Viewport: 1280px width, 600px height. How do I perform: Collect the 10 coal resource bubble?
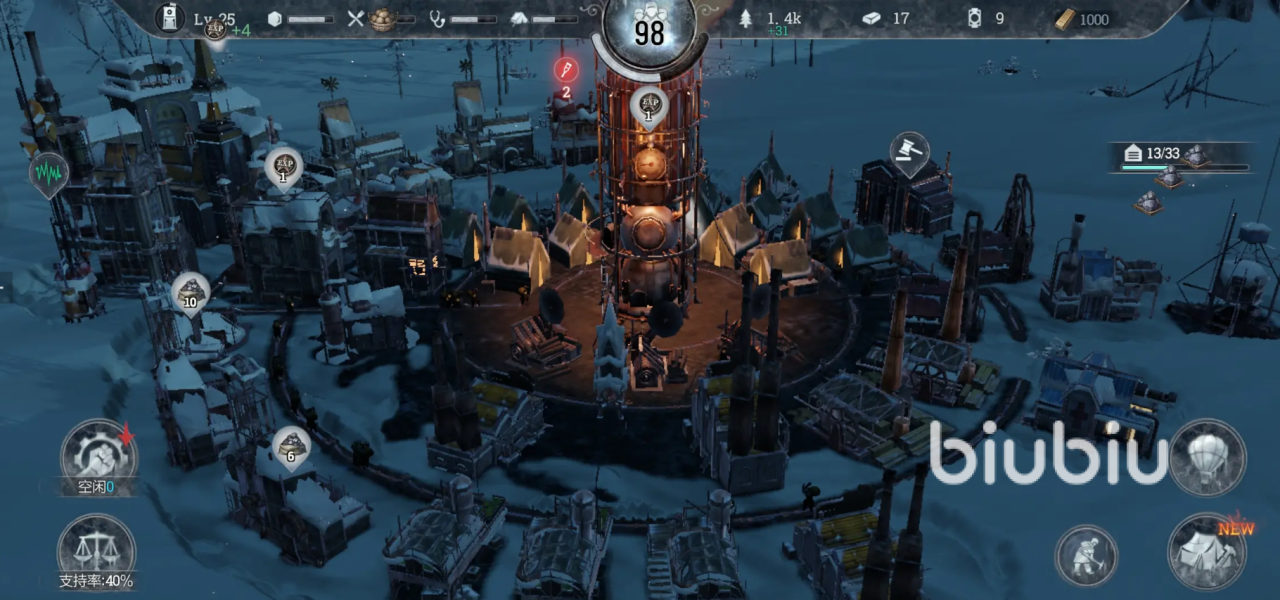click(x=190, y=293)
